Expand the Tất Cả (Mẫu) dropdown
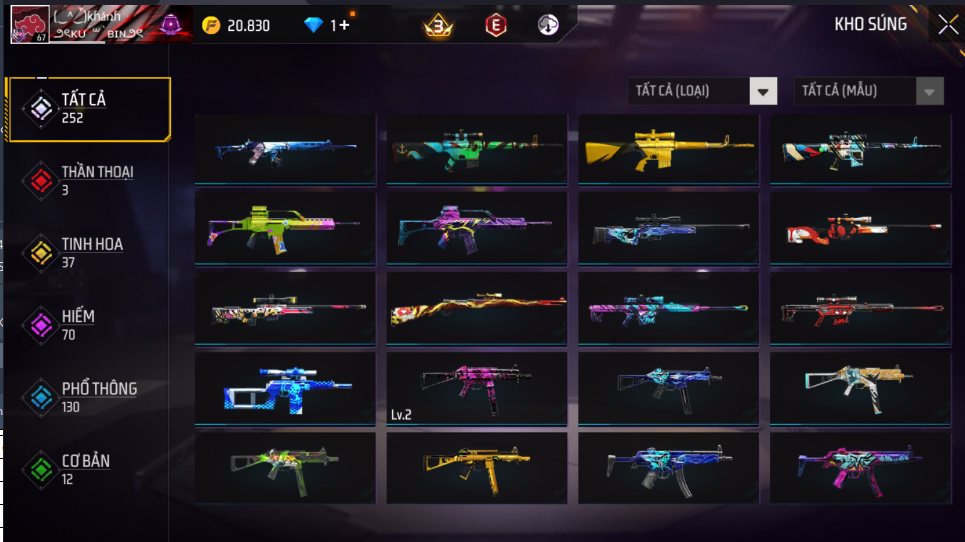The width and height of the screenshot is (965, 542). point(868,91)
